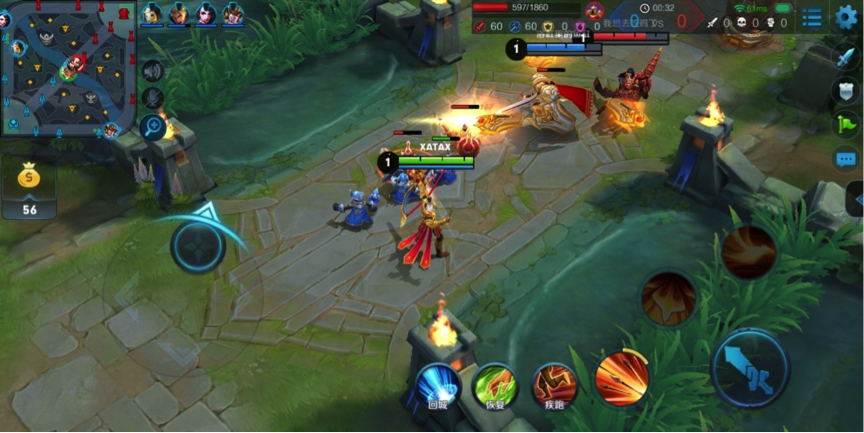Toggle the speaker voice output button
Image resolution: width=864 pixels, height=433 pixels.
pos(152,71)
